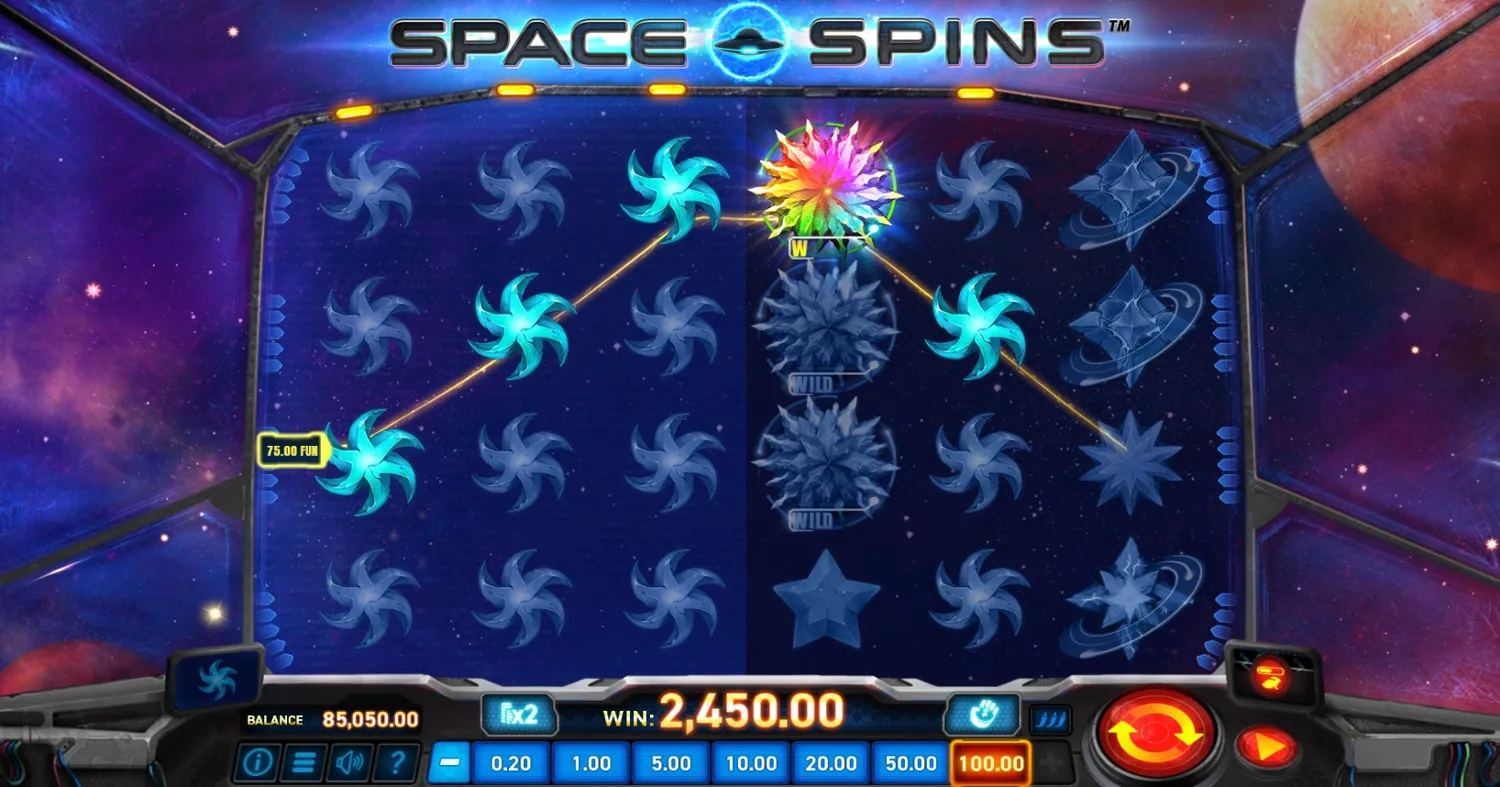Click the 75.00 FUN win tag
This screenshot has height=787, width=1500.
[x=292, y=451]
